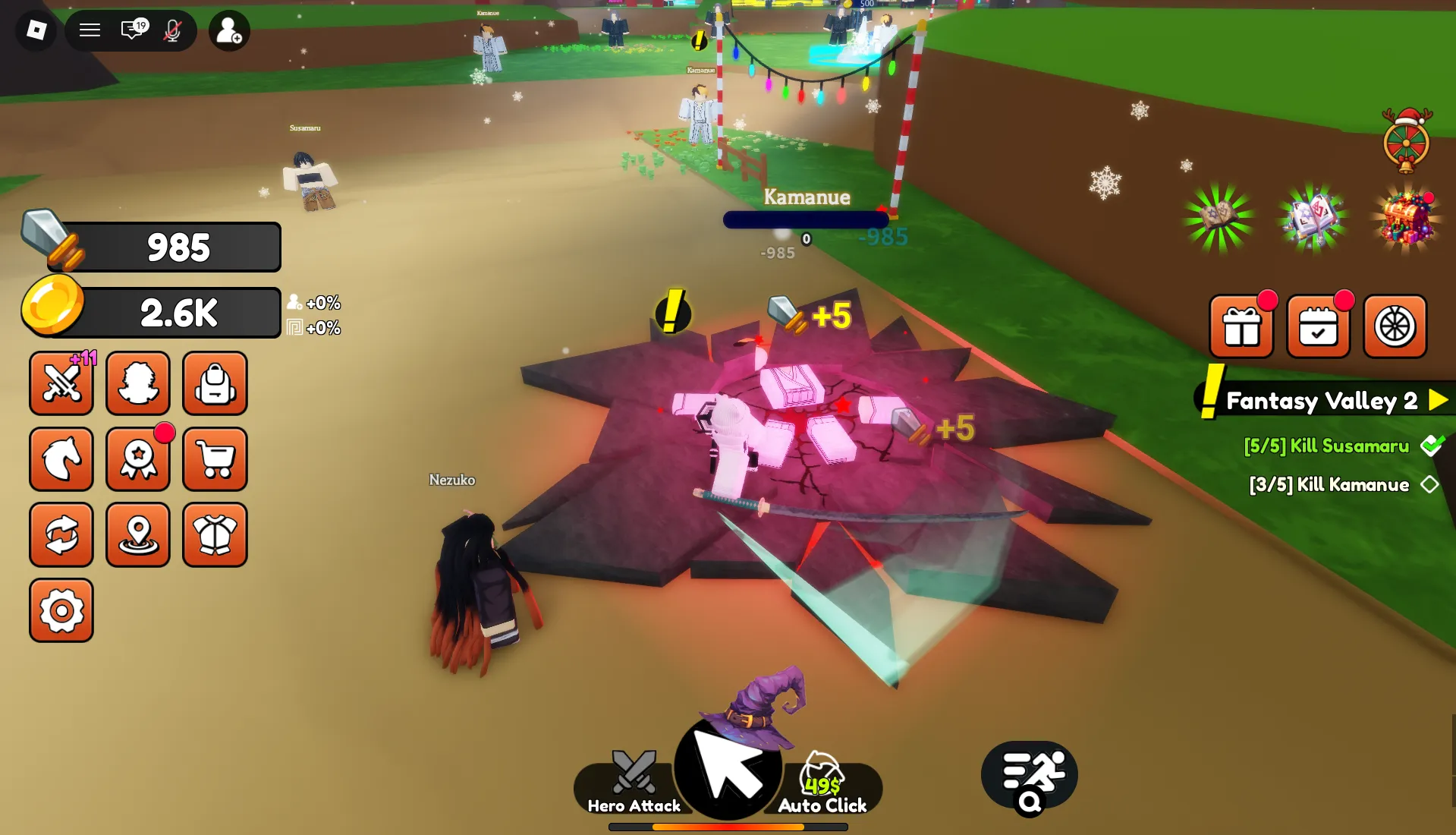The width and height of the screenshot is (1456, 835).
Task: Open the rebirth/reset arrows icon
Action: (x=61, y=535)
